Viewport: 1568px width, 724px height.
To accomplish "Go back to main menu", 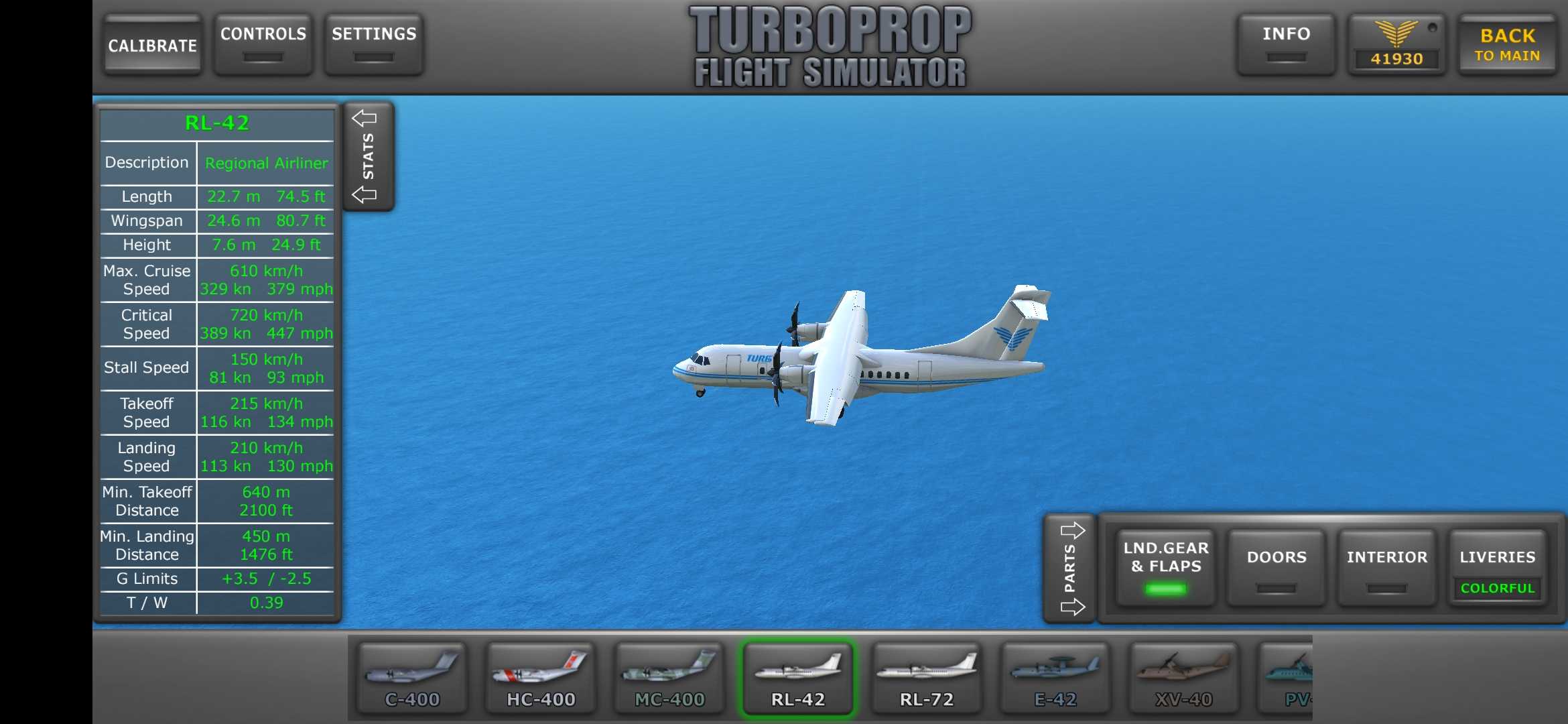I will [x=1507, y=45].
